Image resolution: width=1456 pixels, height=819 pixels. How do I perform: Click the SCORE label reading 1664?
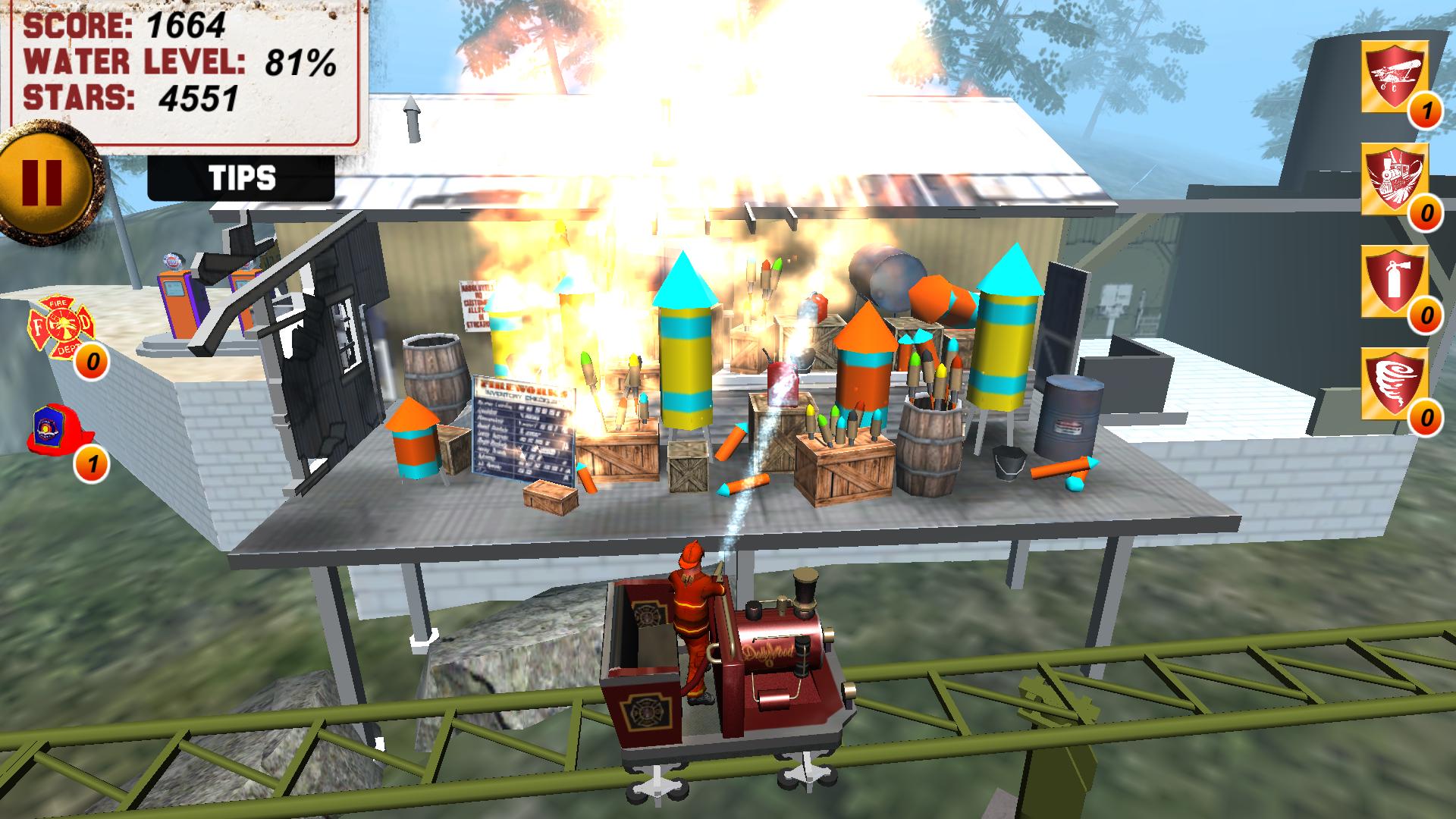tap(125, 25)
